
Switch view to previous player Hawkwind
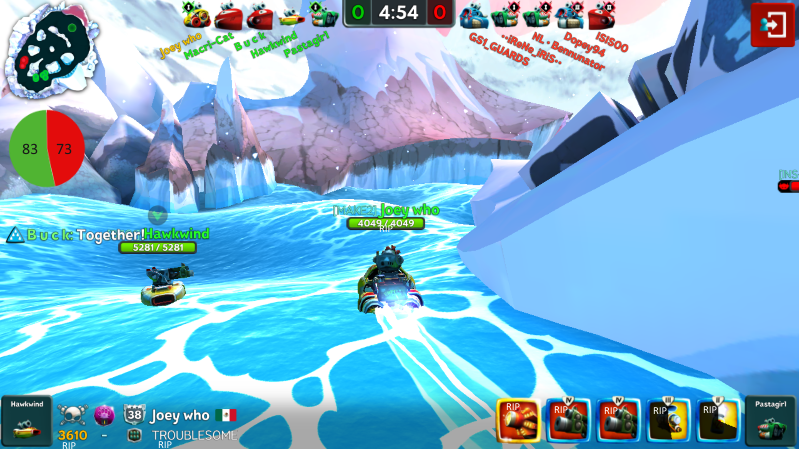click(x=23, y=421)
